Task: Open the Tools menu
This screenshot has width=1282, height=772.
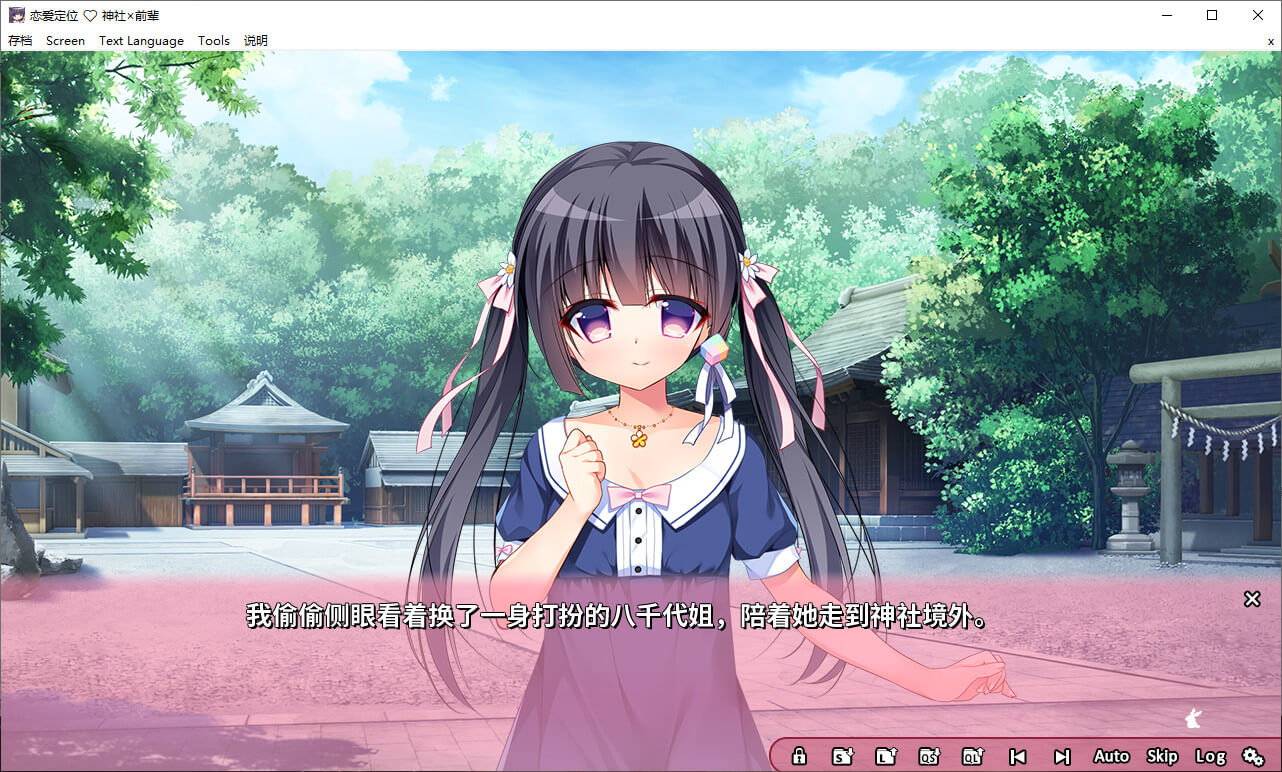Action: click(x=214, y=41)
